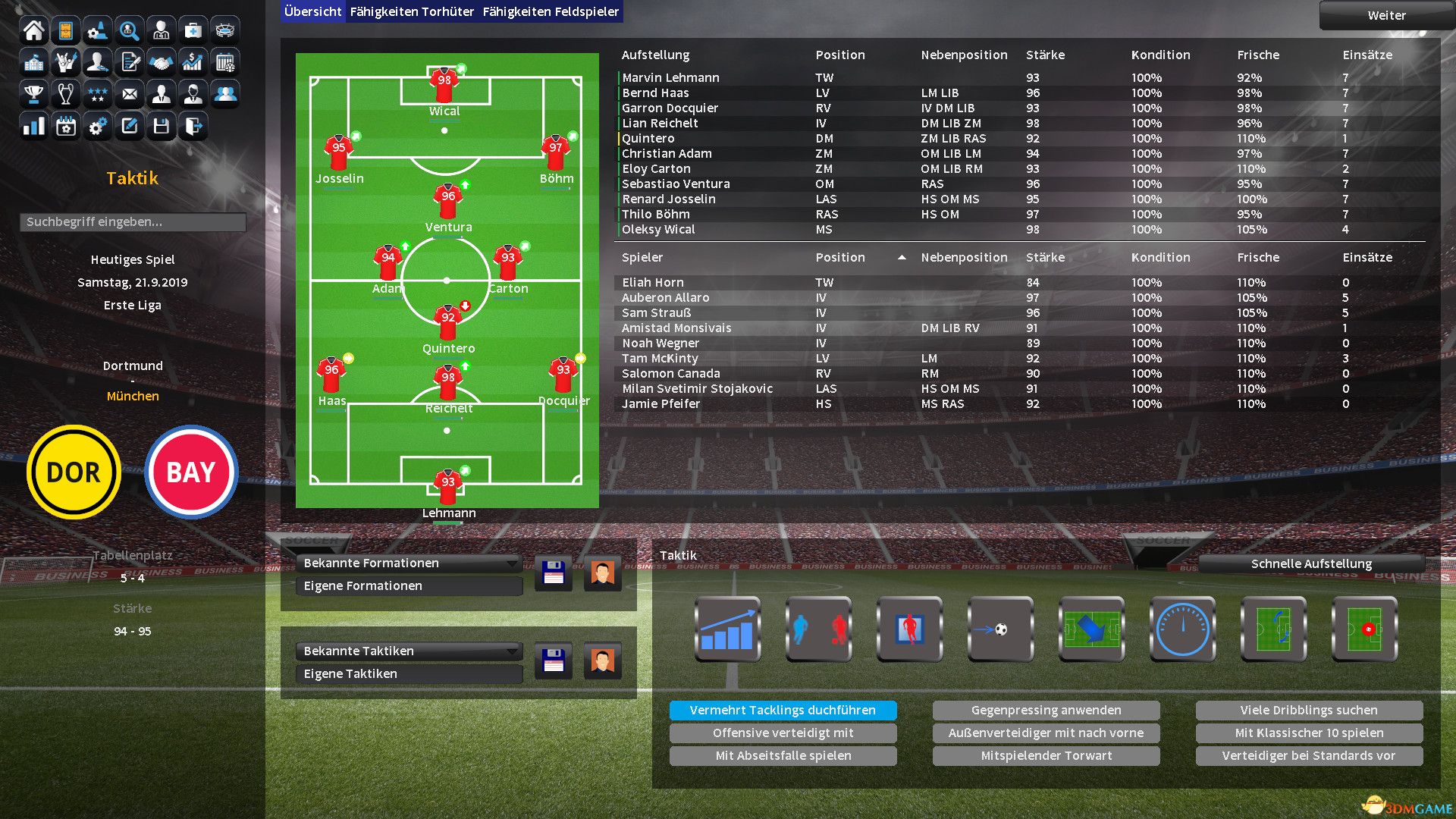This screenshot has width=1456, height=819.
Task: Click the Weiter button
Action: pos(1385,15)
